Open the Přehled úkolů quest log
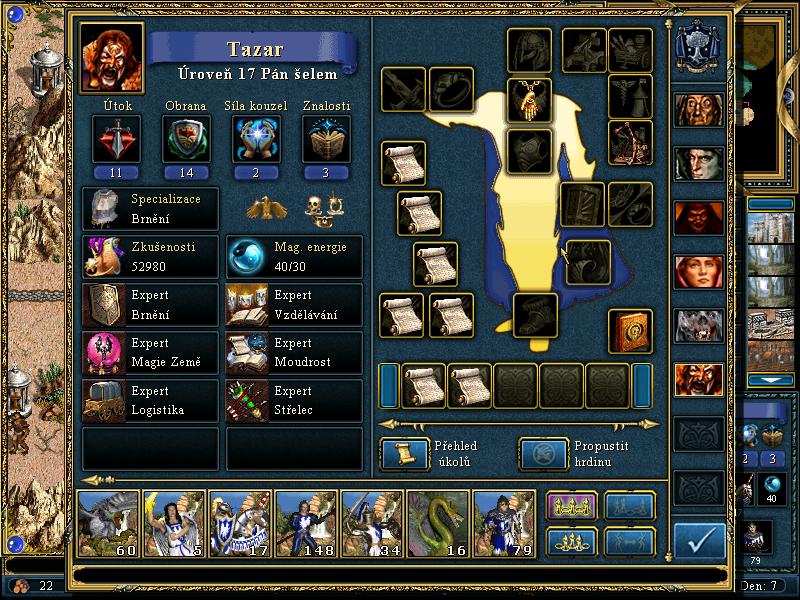The height and width of the screenshot is (600, 800). click(398, 454)
